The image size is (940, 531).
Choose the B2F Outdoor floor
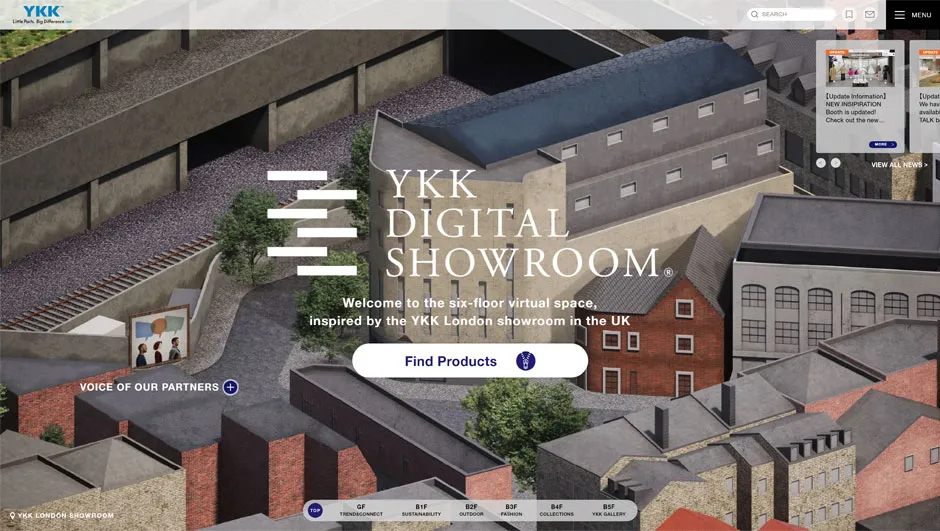[x=471, y=510]
